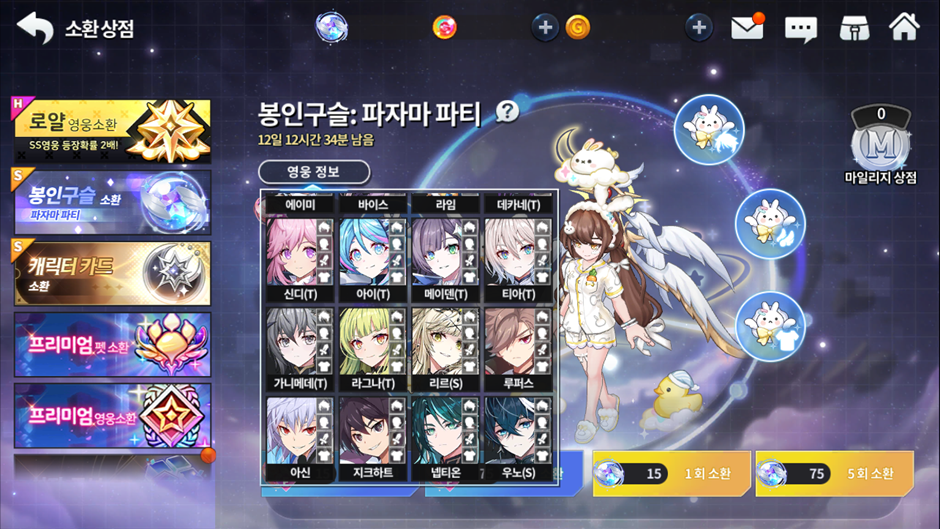Summon five times with 5회 소환
The height and width of the screenshot is (529, 940).
pyautogui.click(x=834, y=473)
